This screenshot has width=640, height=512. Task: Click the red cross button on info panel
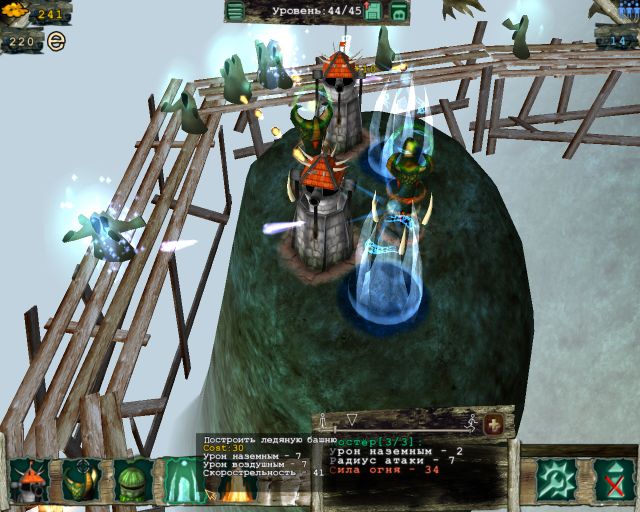[493, 424]
